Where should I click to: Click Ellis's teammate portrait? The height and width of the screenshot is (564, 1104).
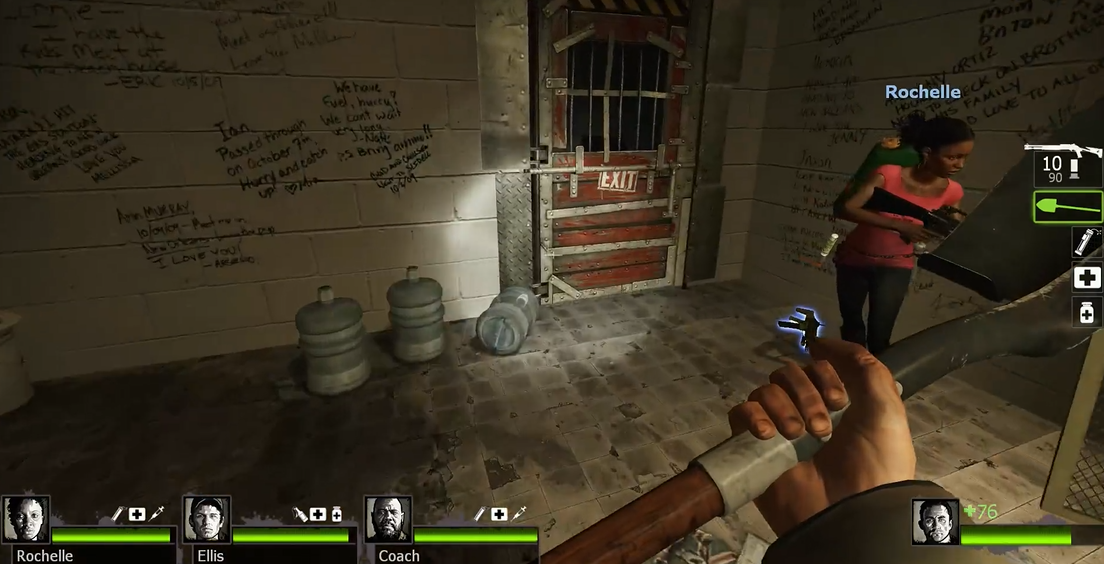207,520
